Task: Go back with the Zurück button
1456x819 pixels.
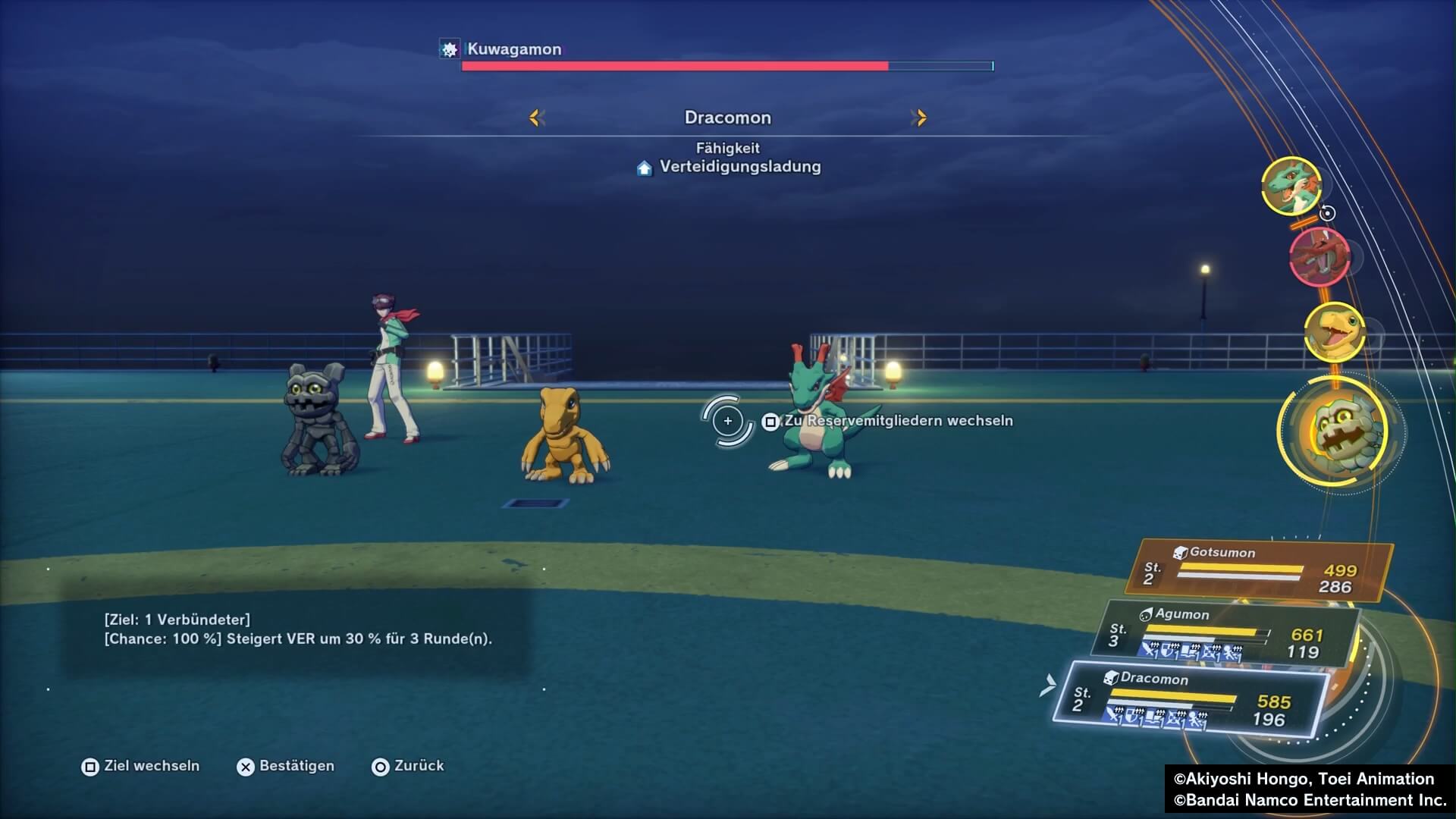Action: [x=408, y=766]
